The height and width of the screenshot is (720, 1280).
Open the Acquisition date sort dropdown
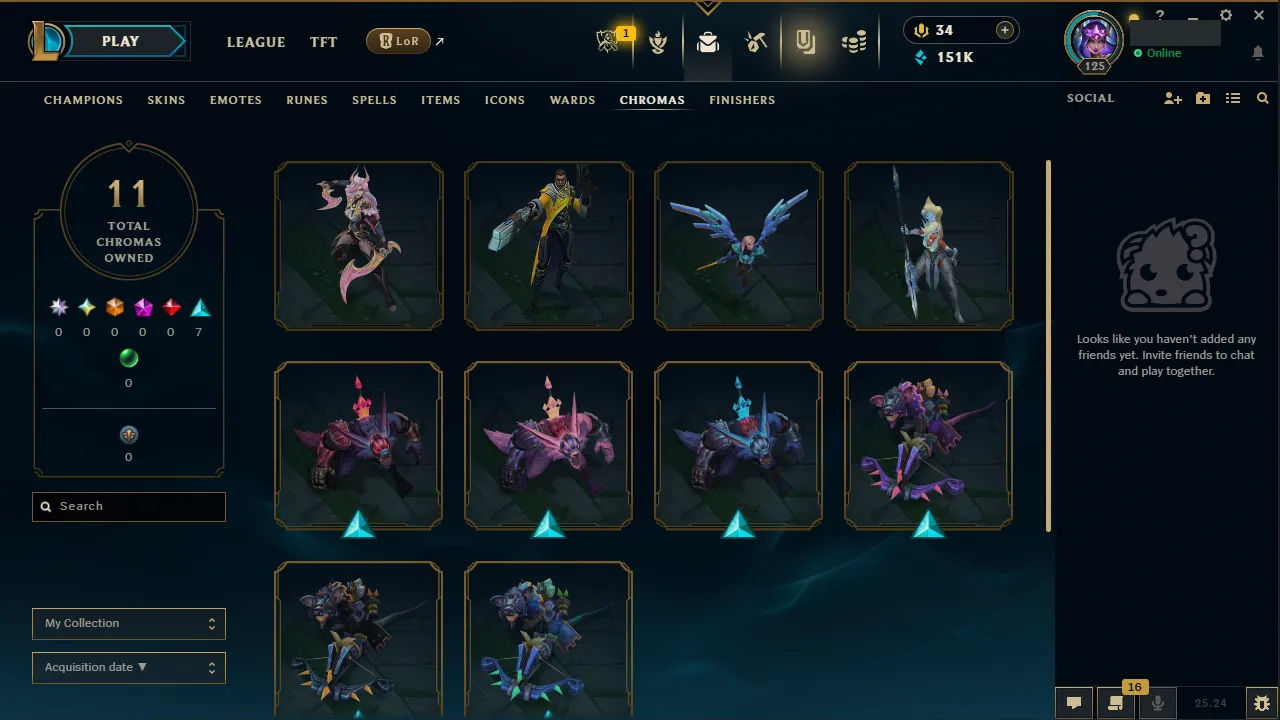(x=128, y=667)
